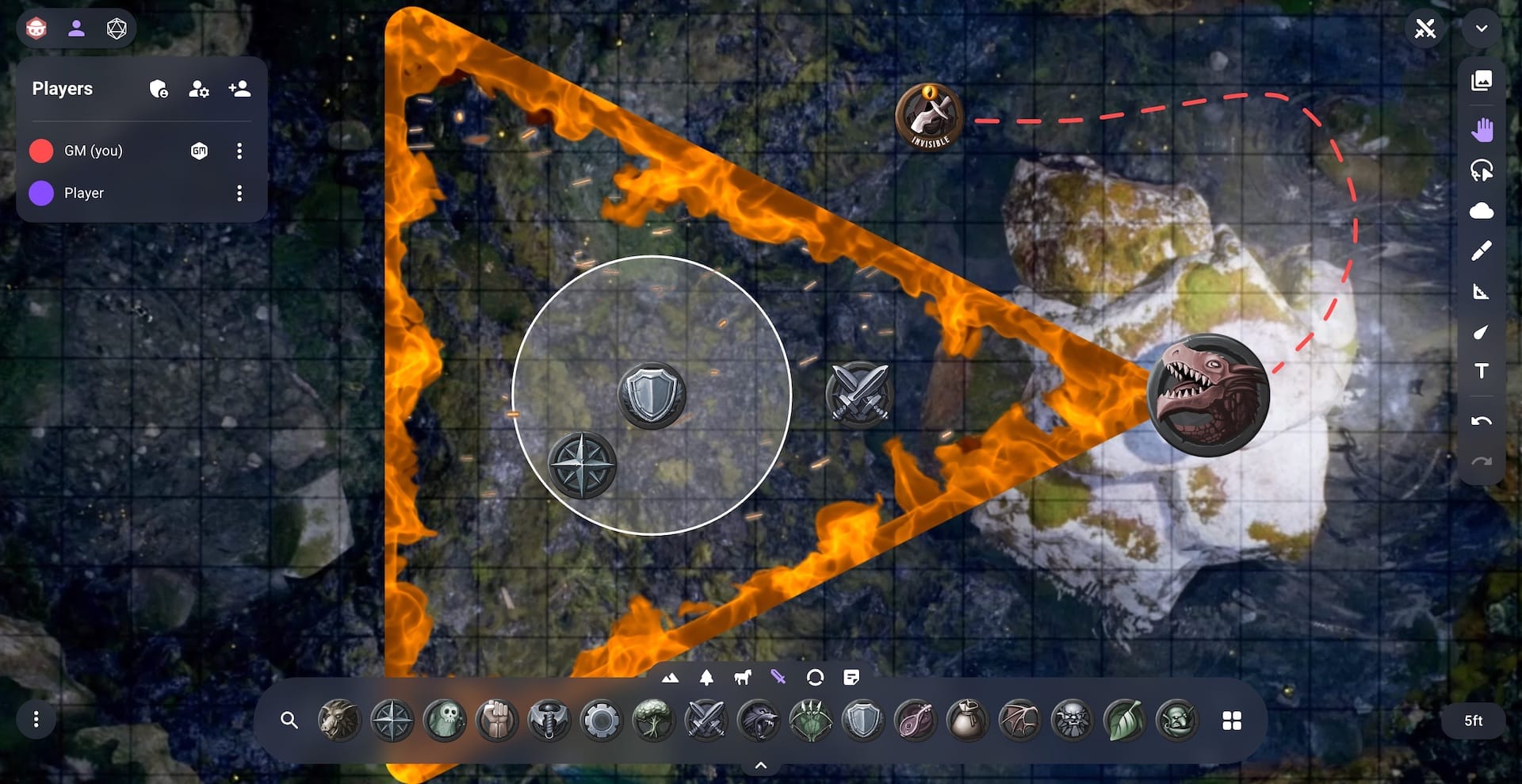Show the notes category in the dock
Image resolution: width=1522 pixels, height=784 pixels.
pyautogui.click(x=851, y=678)
